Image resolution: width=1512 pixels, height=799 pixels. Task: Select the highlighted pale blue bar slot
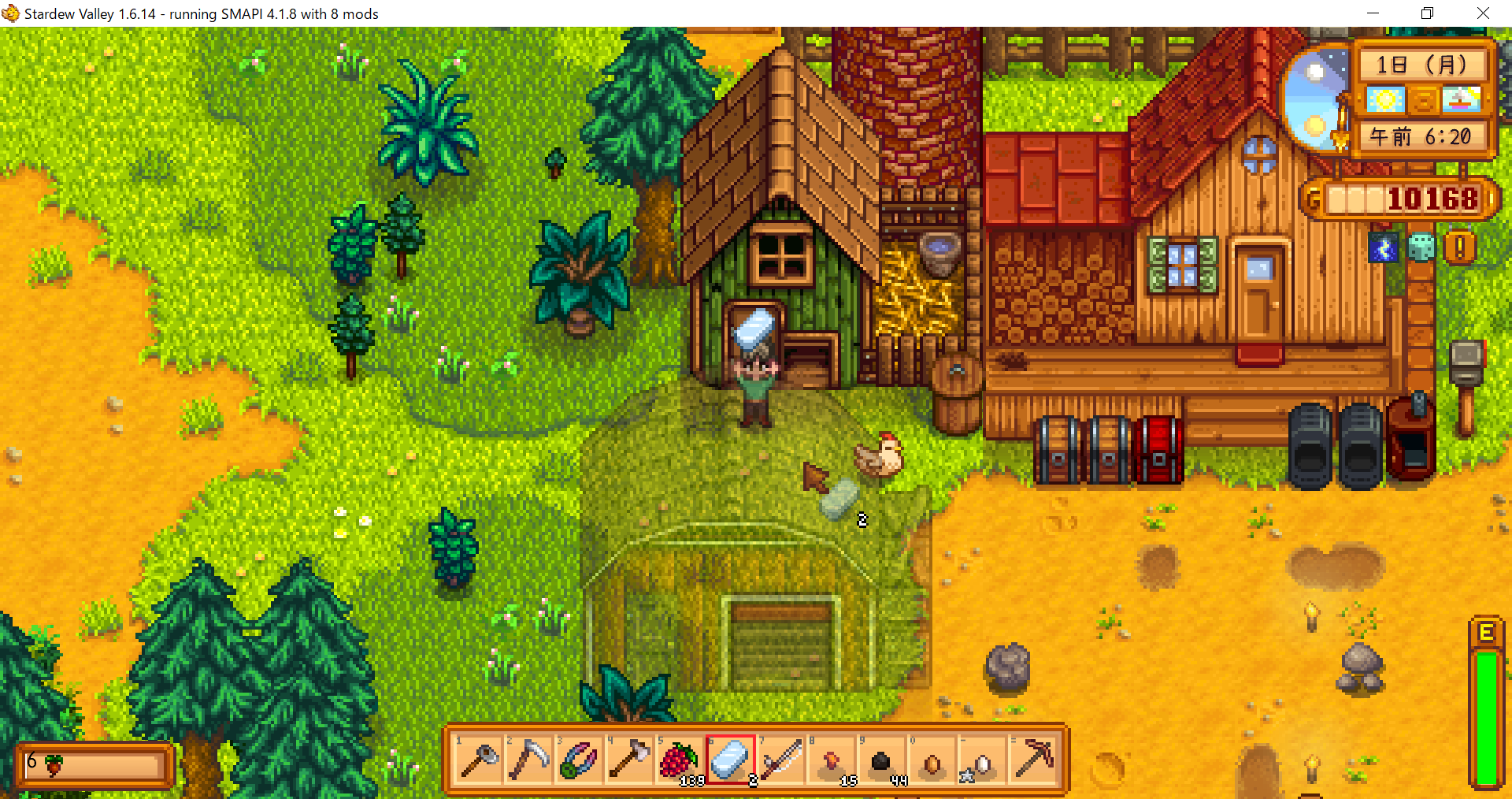pos(730,760)
